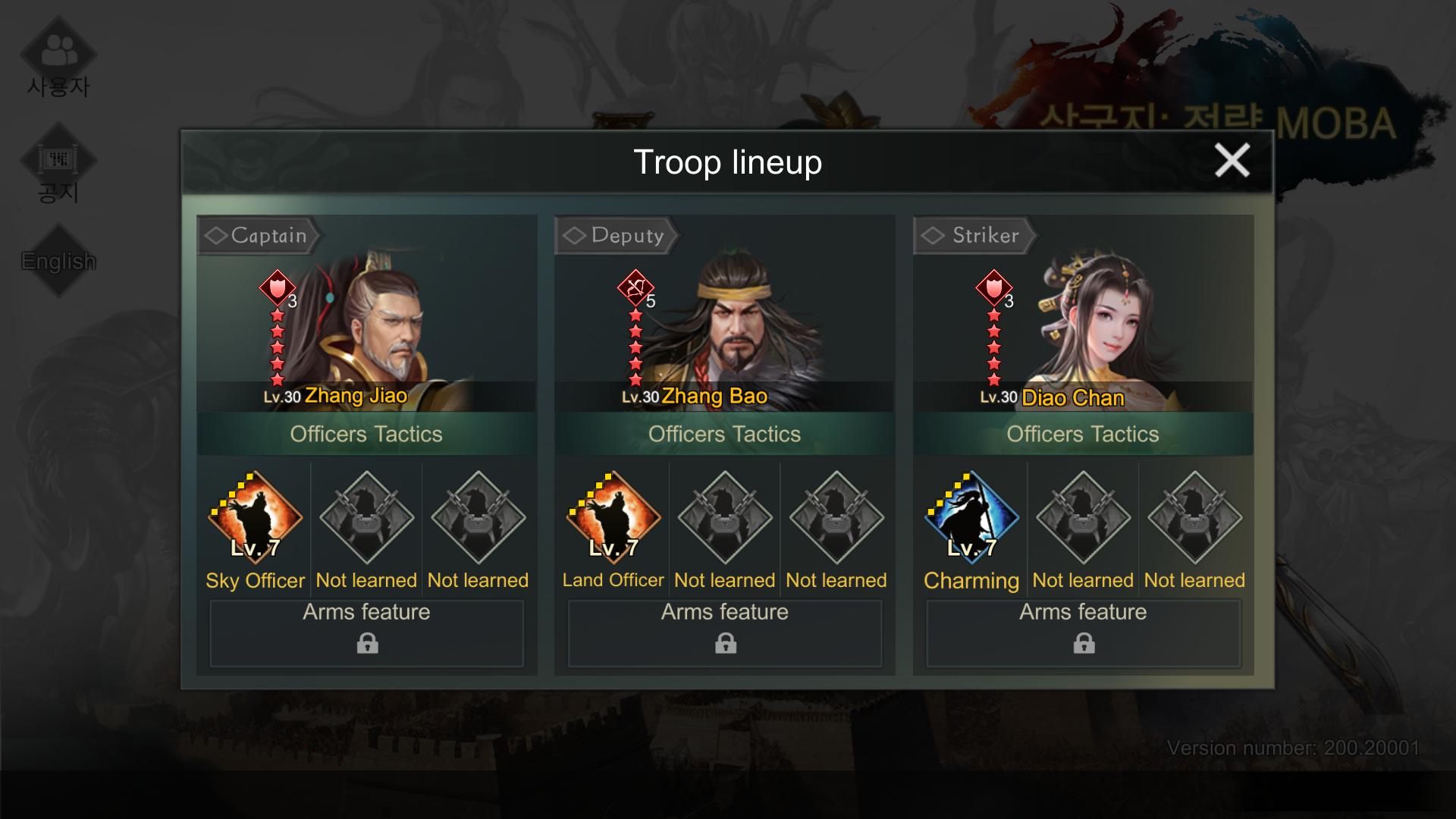Tap Diao Chan's locked Arms feature box
The width and height of the screenshot is (1456, 819).
pyautogui.click(x=1084, y=633)
